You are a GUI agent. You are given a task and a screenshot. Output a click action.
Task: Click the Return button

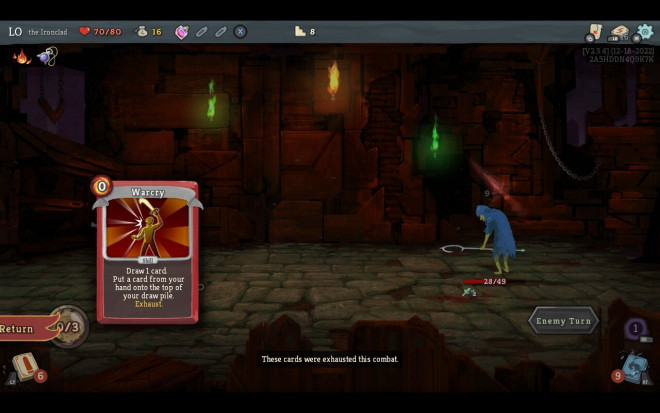[22, 329]
